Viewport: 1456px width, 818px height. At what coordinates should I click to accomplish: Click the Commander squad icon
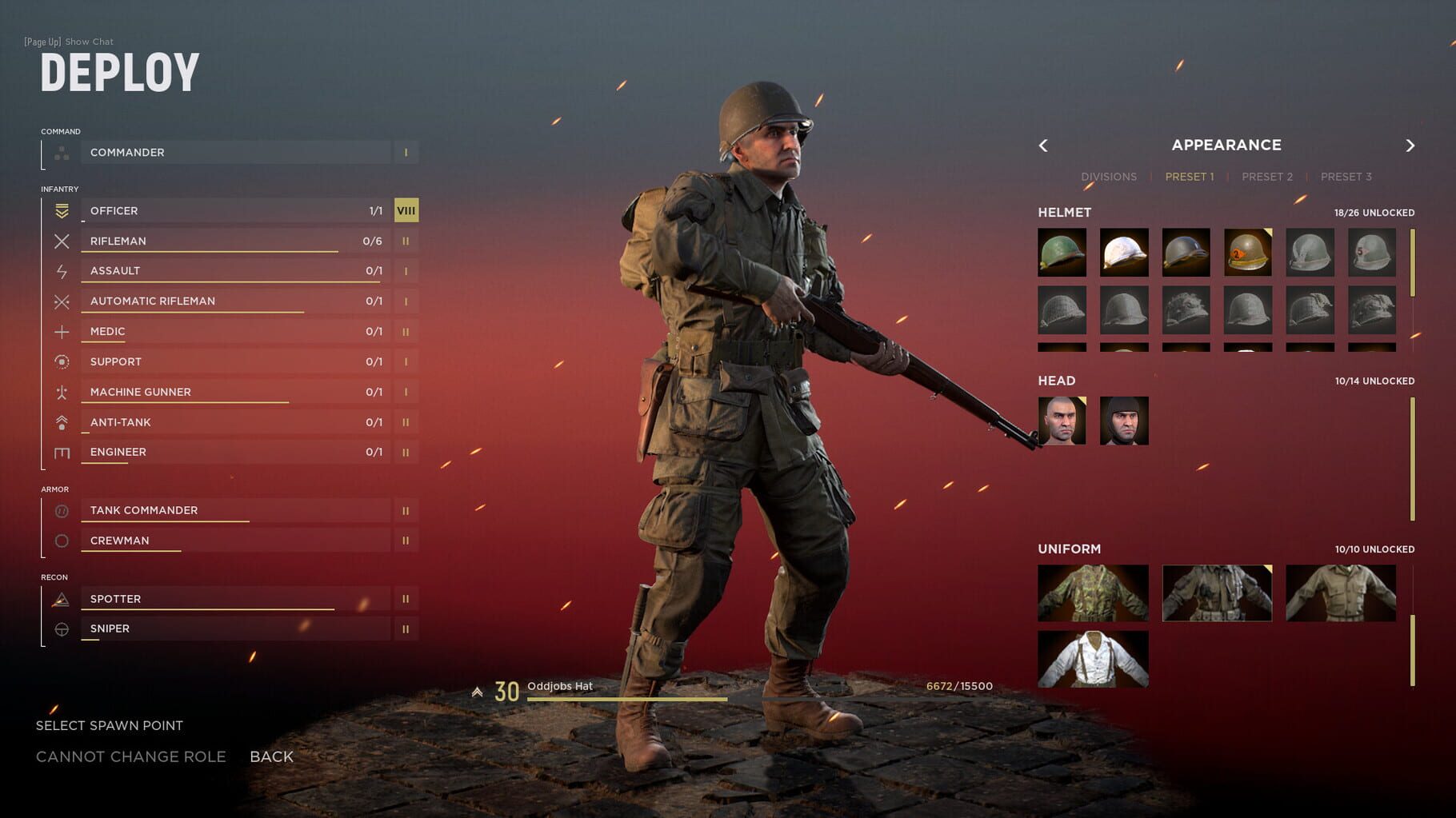[x=61, y=152]
